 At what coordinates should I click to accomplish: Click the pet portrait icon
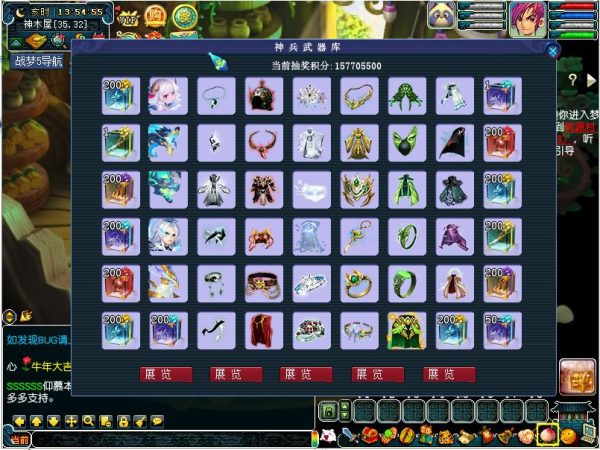coord(444,15)
